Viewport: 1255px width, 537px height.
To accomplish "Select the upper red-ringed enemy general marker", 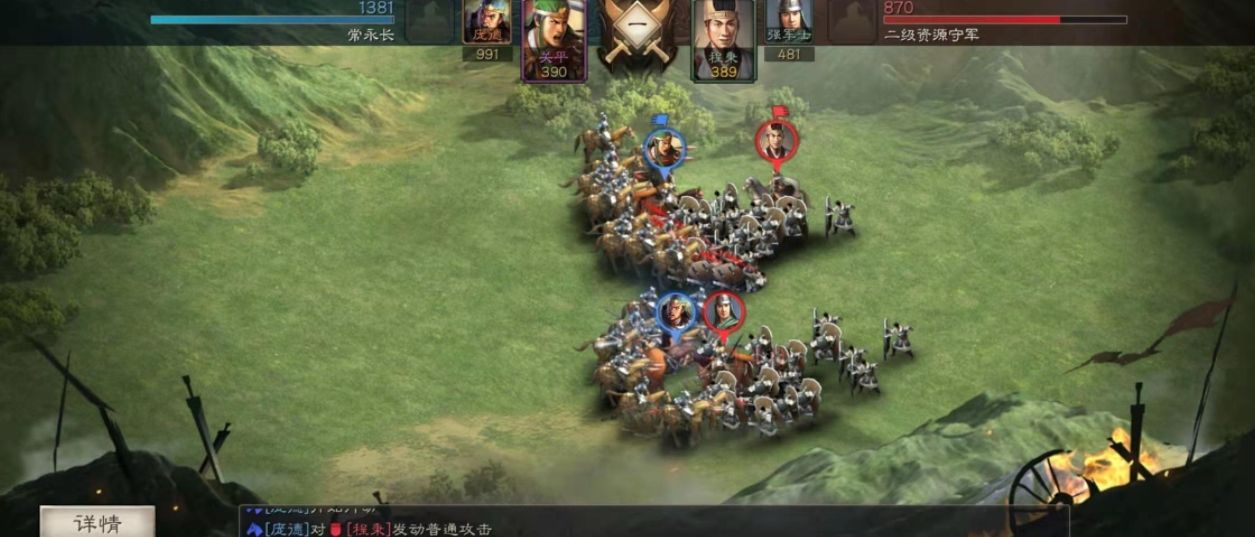I will [775, 141].
